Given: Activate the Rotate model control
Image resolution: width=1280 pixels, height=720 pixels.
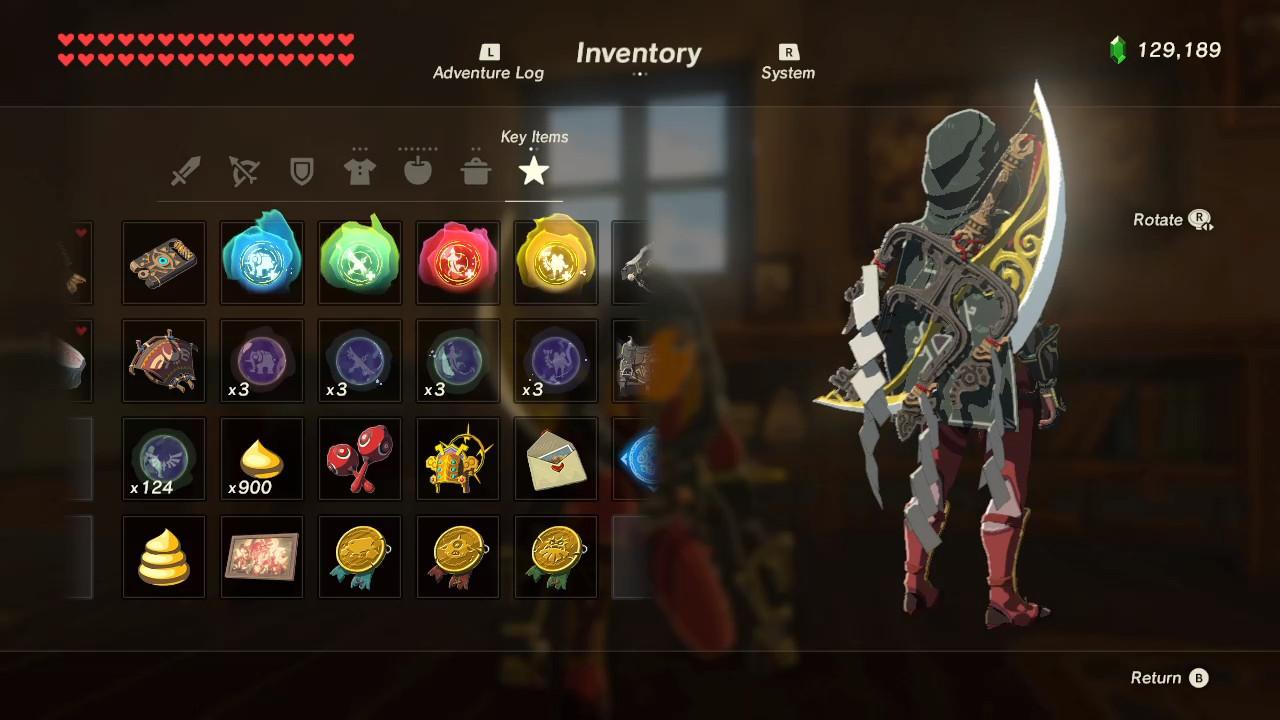Looking at the screenshot, I should [x=1172, y=219].
